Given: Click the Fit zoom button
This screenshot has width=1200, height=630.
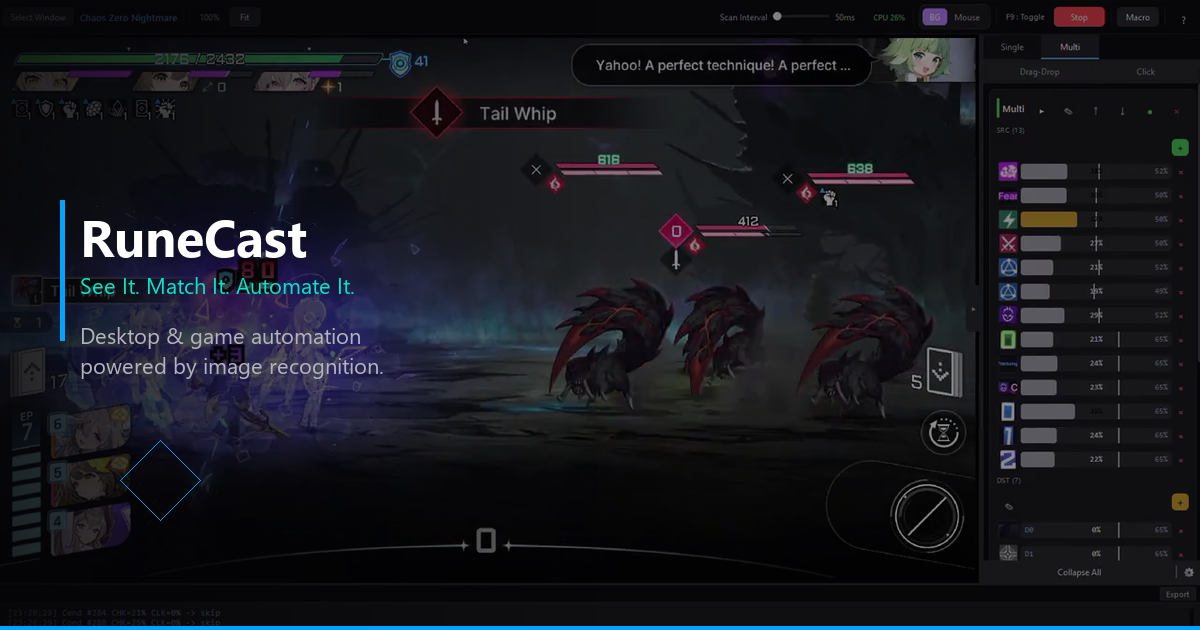Looking at the screenshot, I should click(x=244, y=17).
